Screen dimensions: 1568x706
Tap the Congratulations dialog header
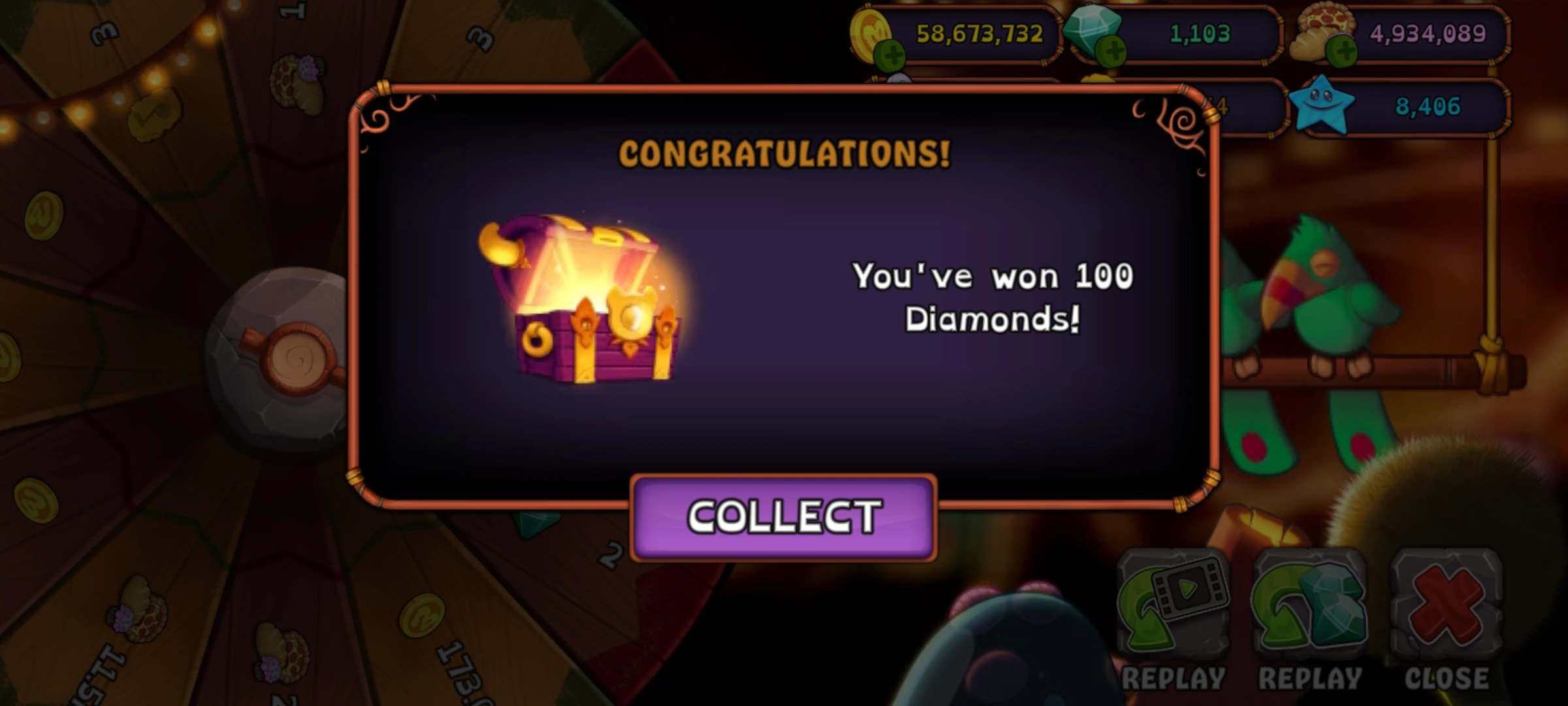point(783,154)
